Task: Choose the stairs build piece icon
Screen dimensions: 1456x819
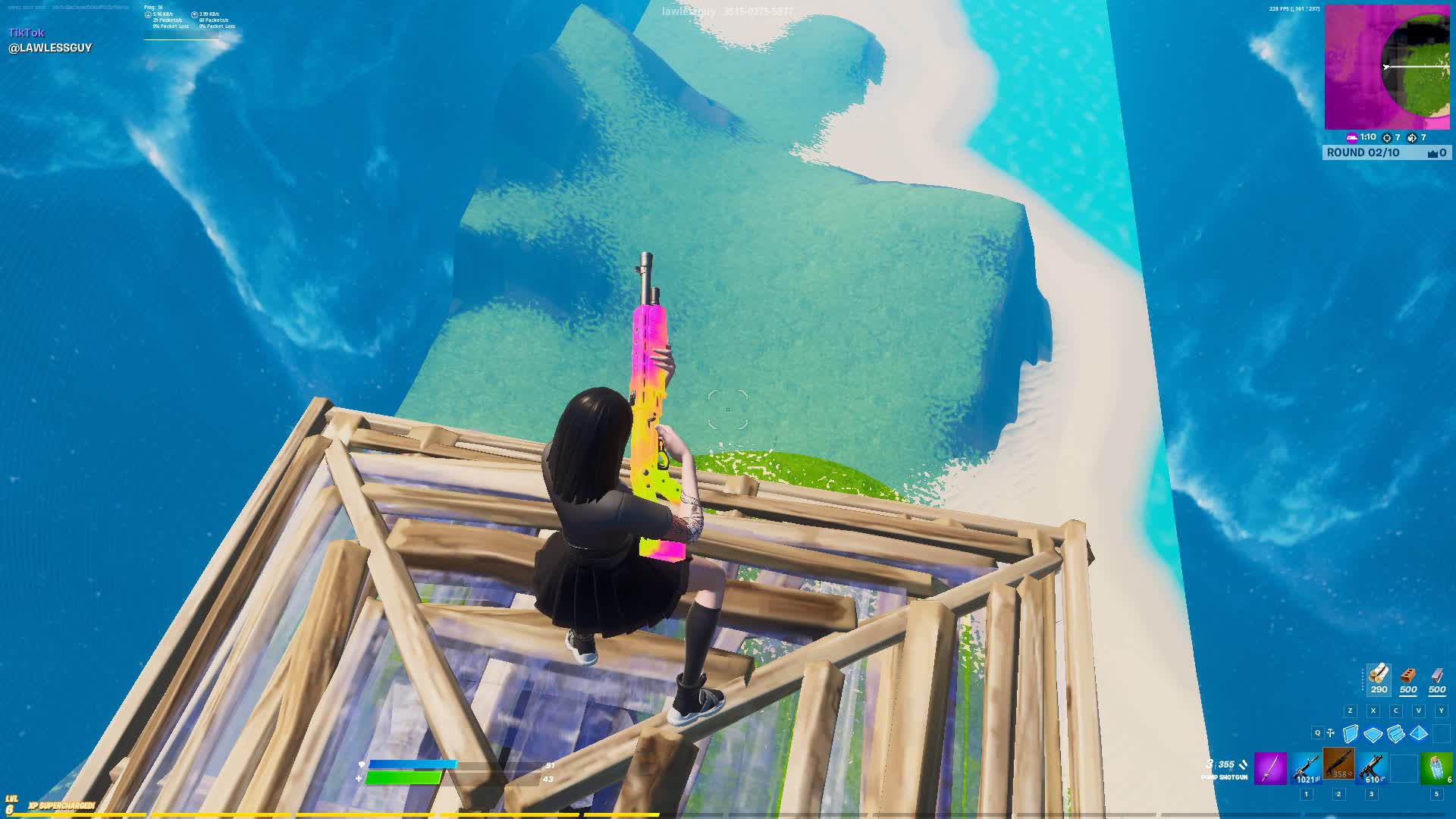Action: click(x=1396, y=735)
